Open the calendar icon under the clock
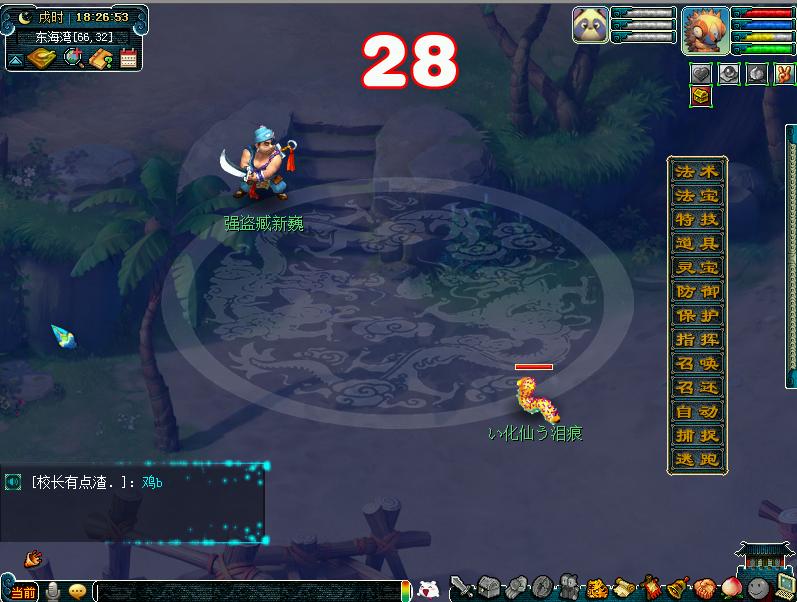This screenshot has height=602, width=797. [128, 58]
